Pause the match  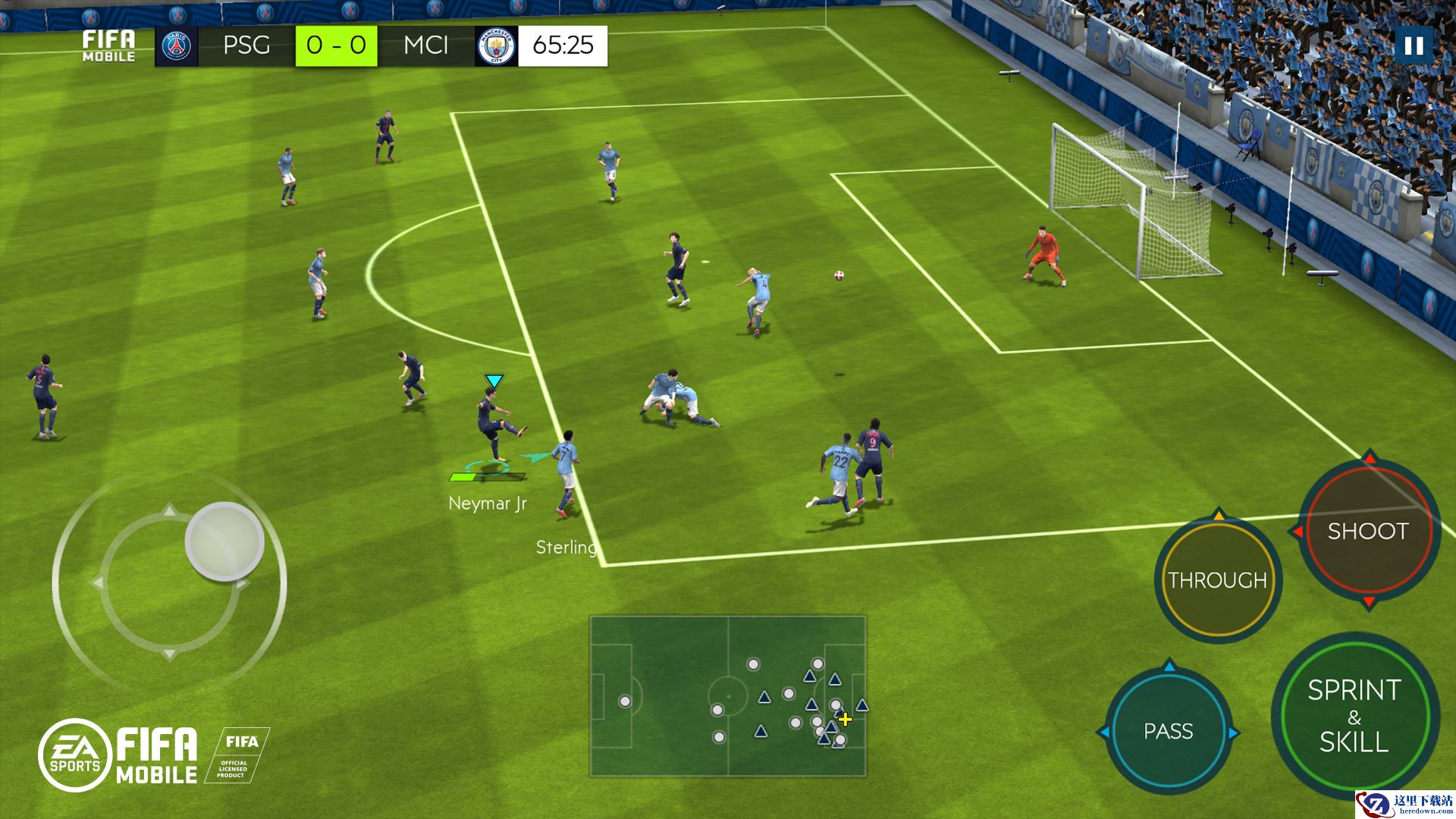[1414, 46]
